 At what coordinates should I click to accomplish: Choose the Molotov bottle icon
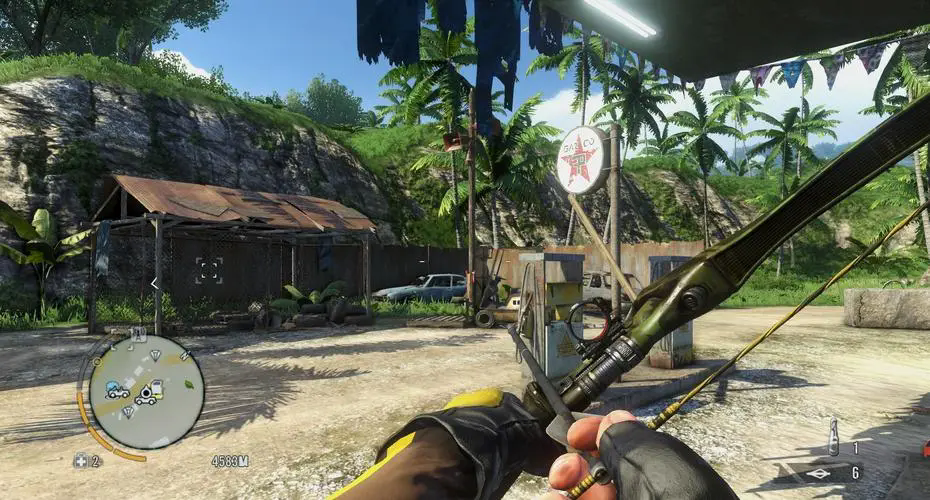pos(833,436)
